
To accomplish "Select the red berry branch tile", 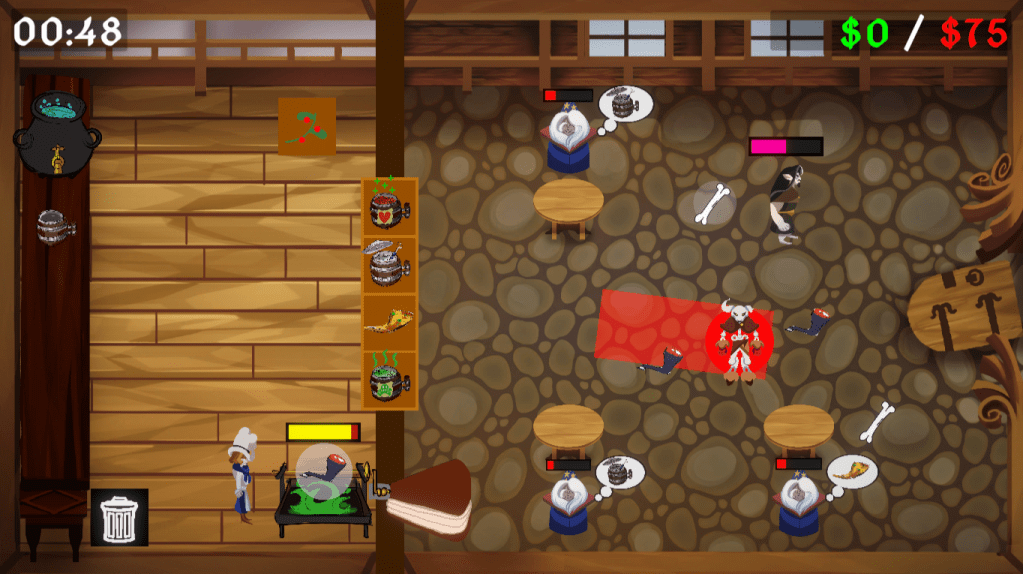I will pos(306,127).
